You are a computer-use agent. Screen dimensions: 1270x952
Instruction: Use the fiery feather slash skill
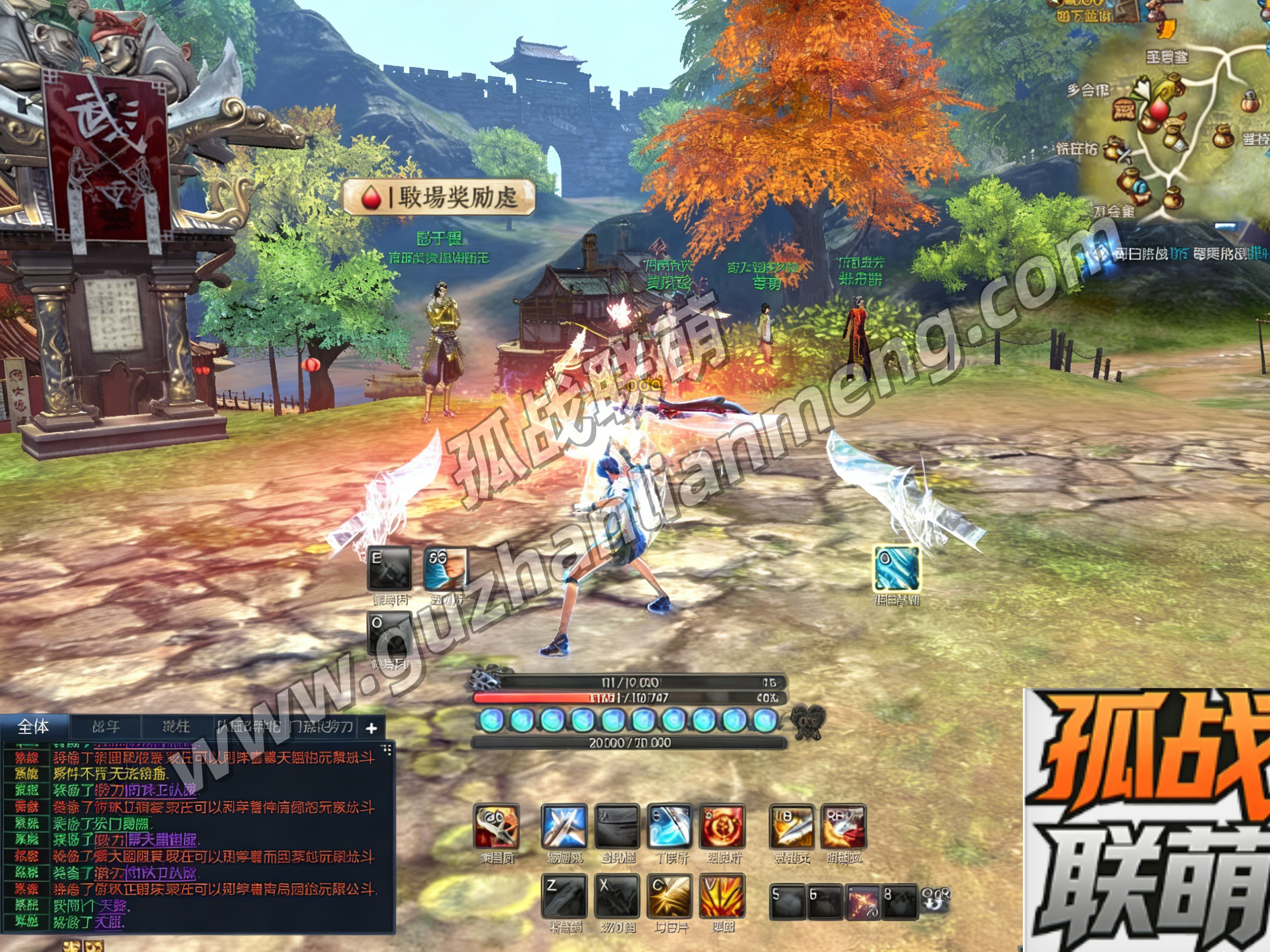point(844,827)
